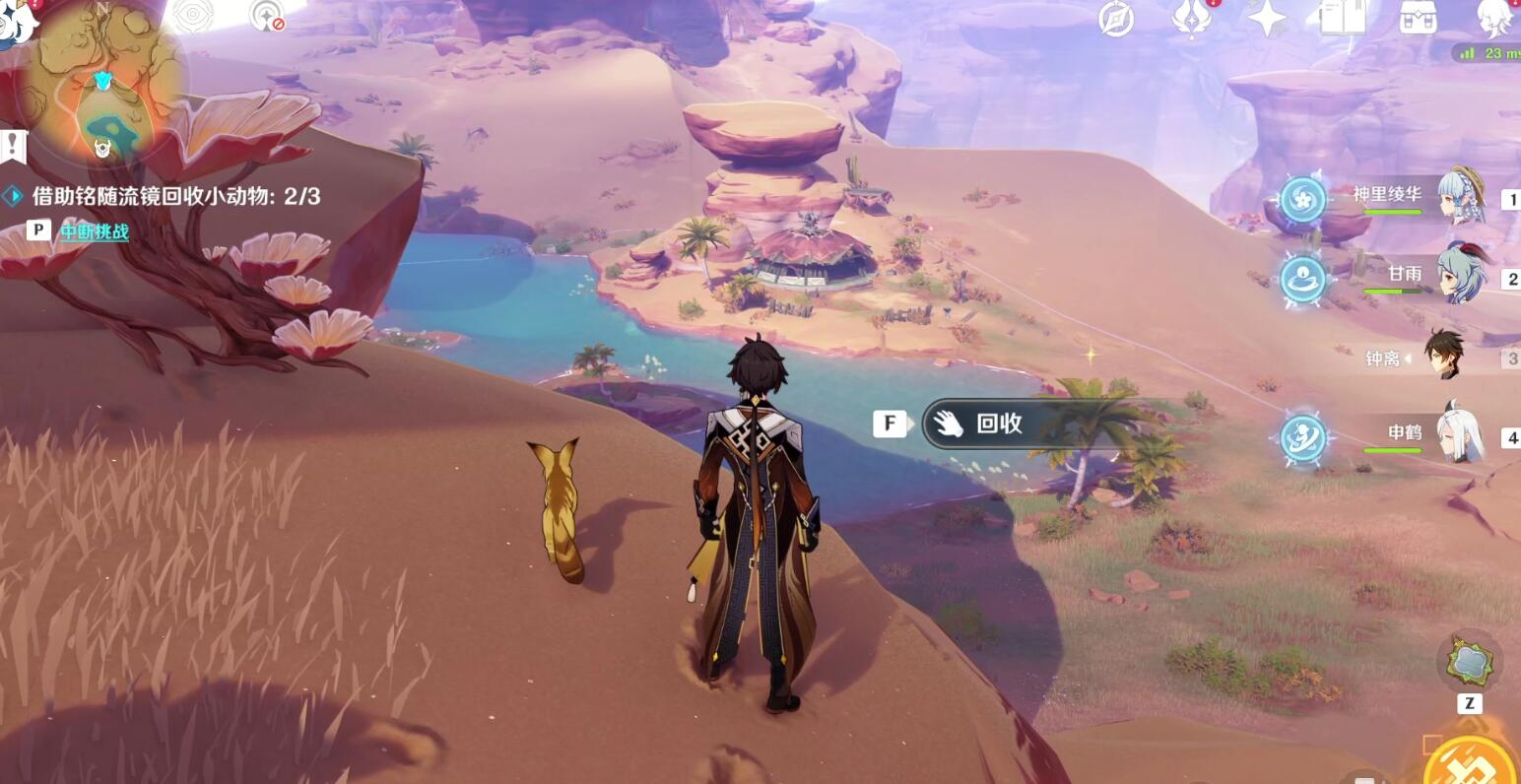Viewport: 1521px width, 784px height.
Task: Click the quest objective tracker text
Action: coord(175,196)
